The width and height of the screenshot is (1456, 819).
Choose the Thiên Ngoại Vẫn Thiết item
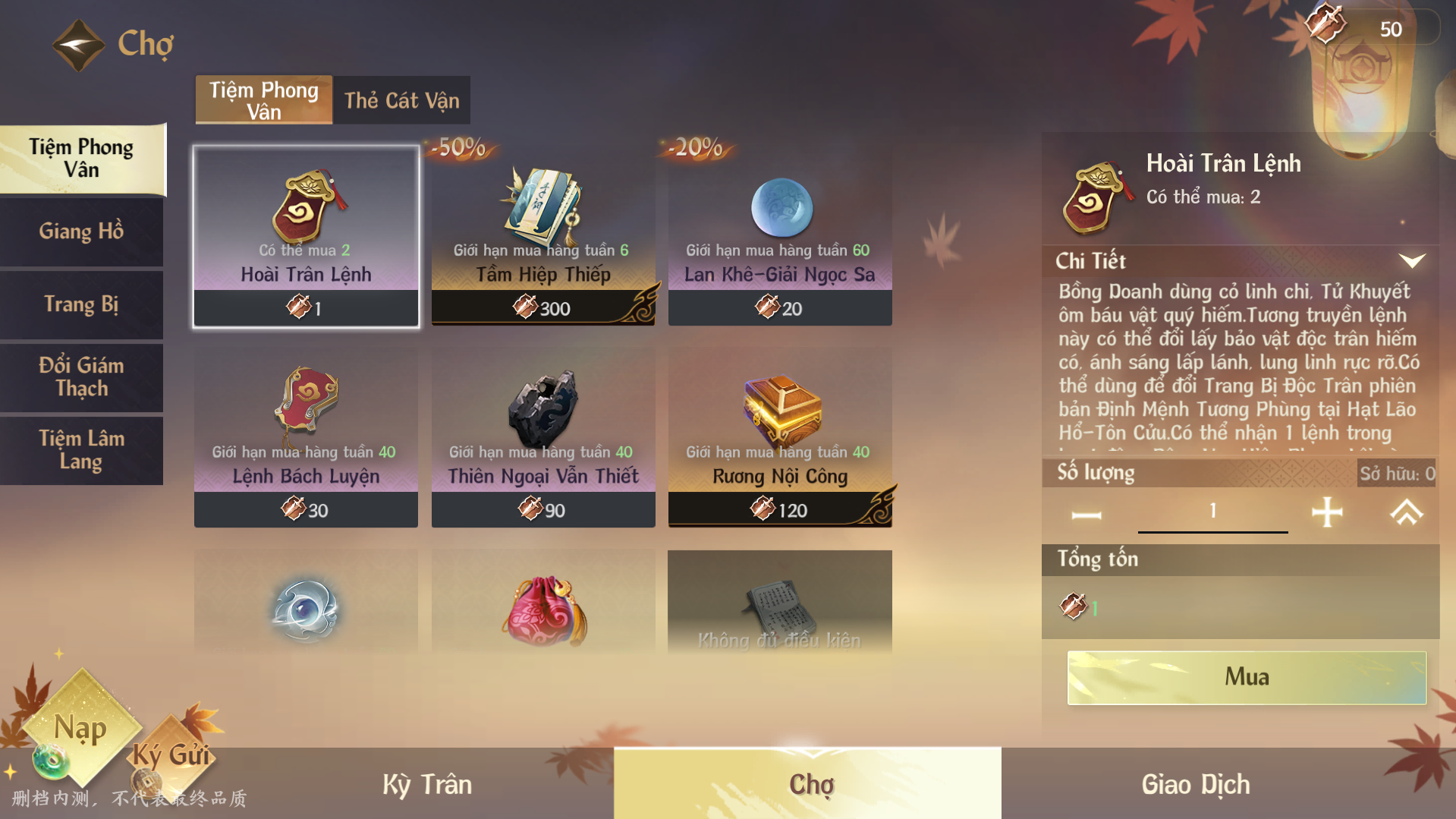coord(543,438)
